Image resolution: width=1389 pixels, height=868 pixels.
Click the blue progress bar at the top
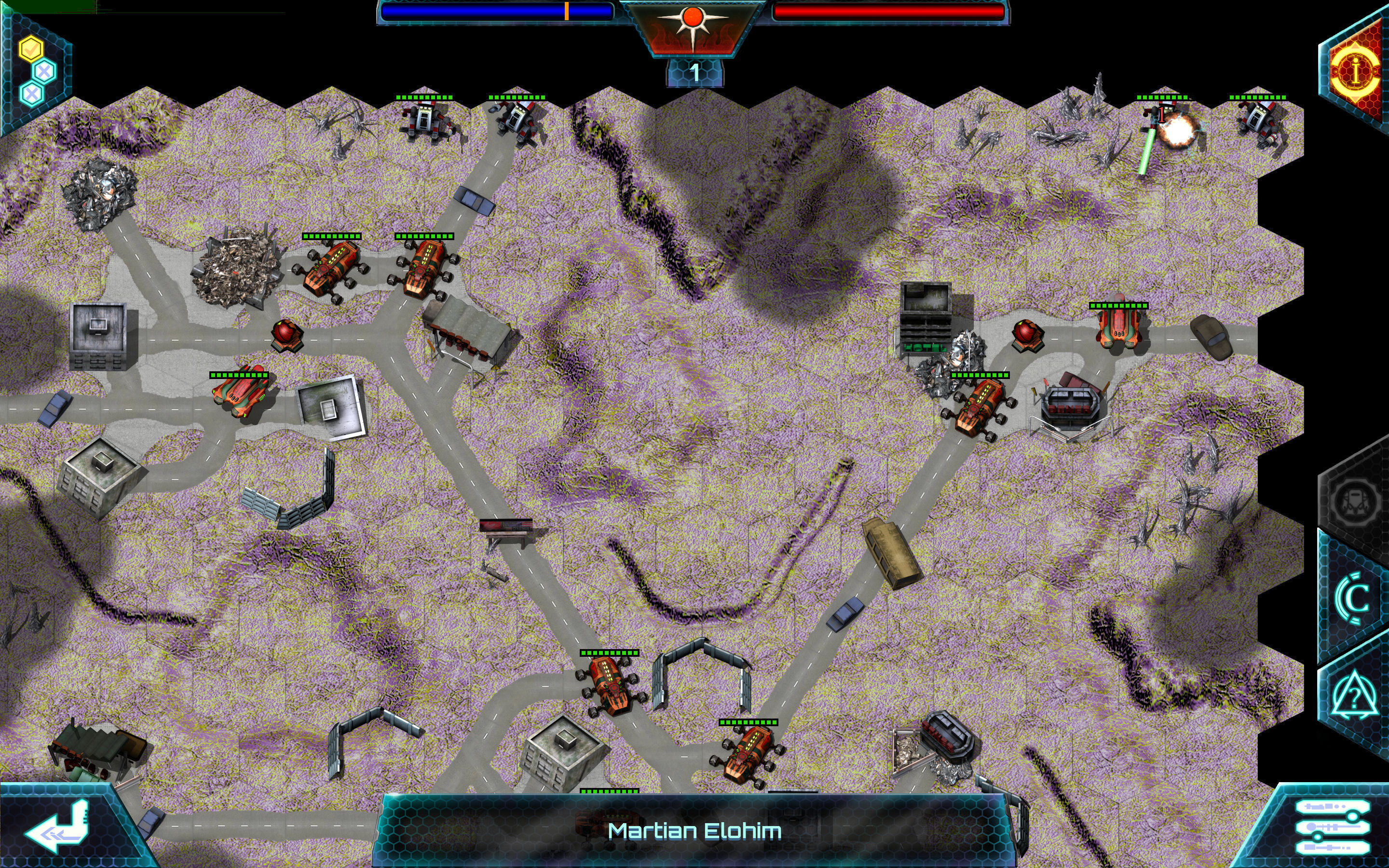coord(496,10)
